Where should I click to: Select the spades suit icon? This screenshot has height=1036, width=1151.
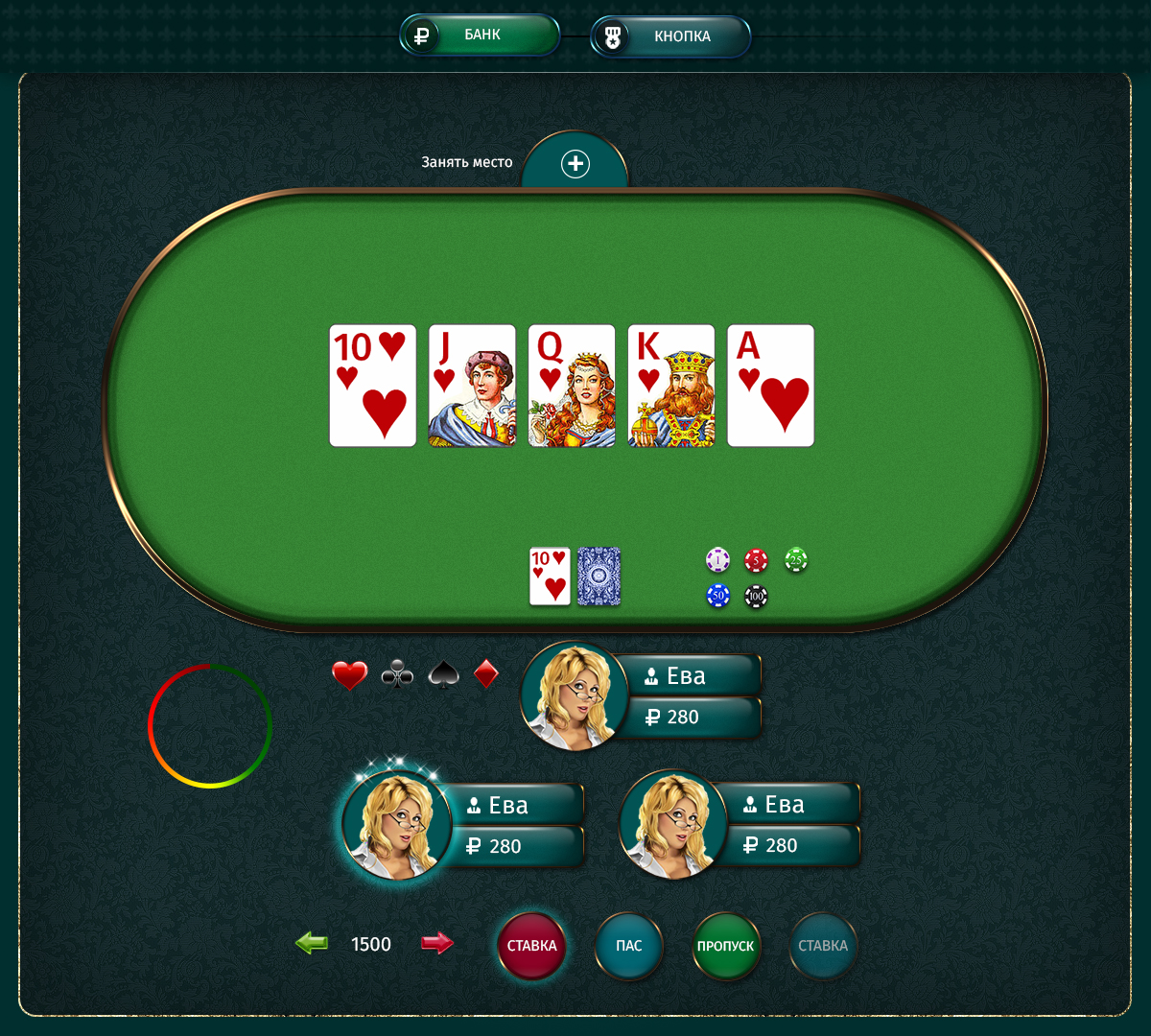pyautogui.click(x=442, y=675)
